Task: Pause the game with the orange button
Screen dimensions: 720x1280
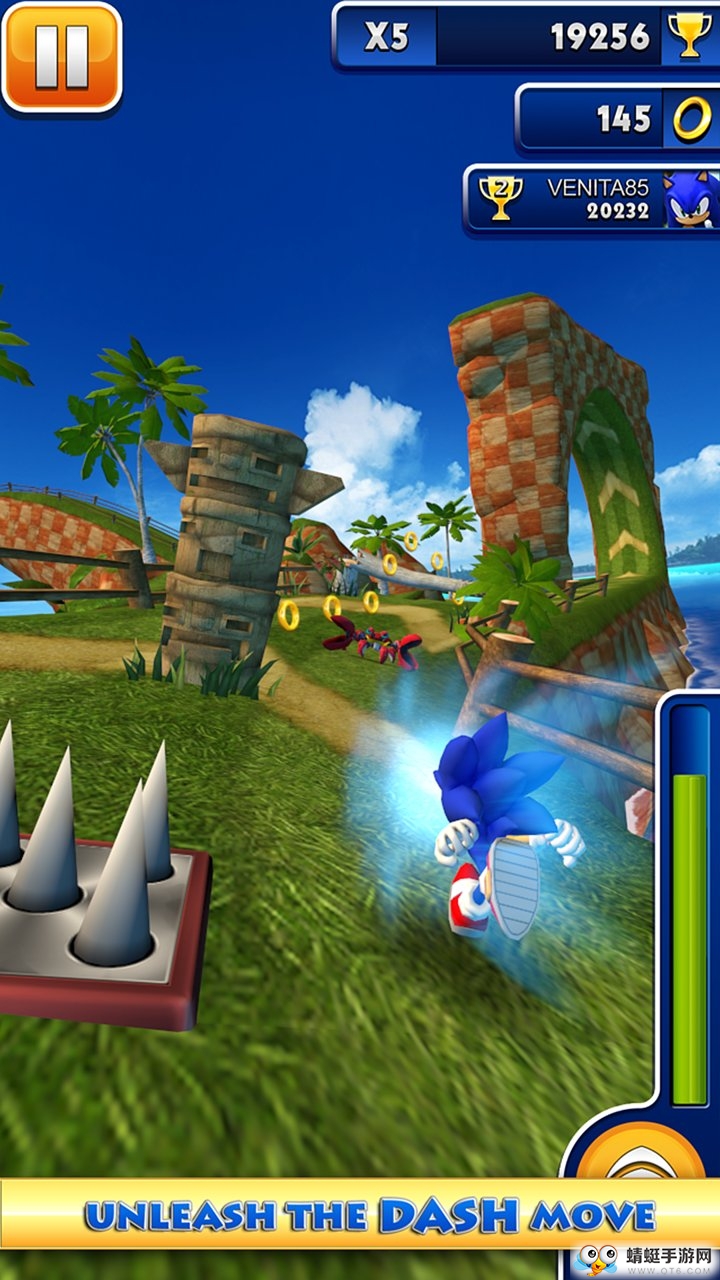Action: pos(60,56)
